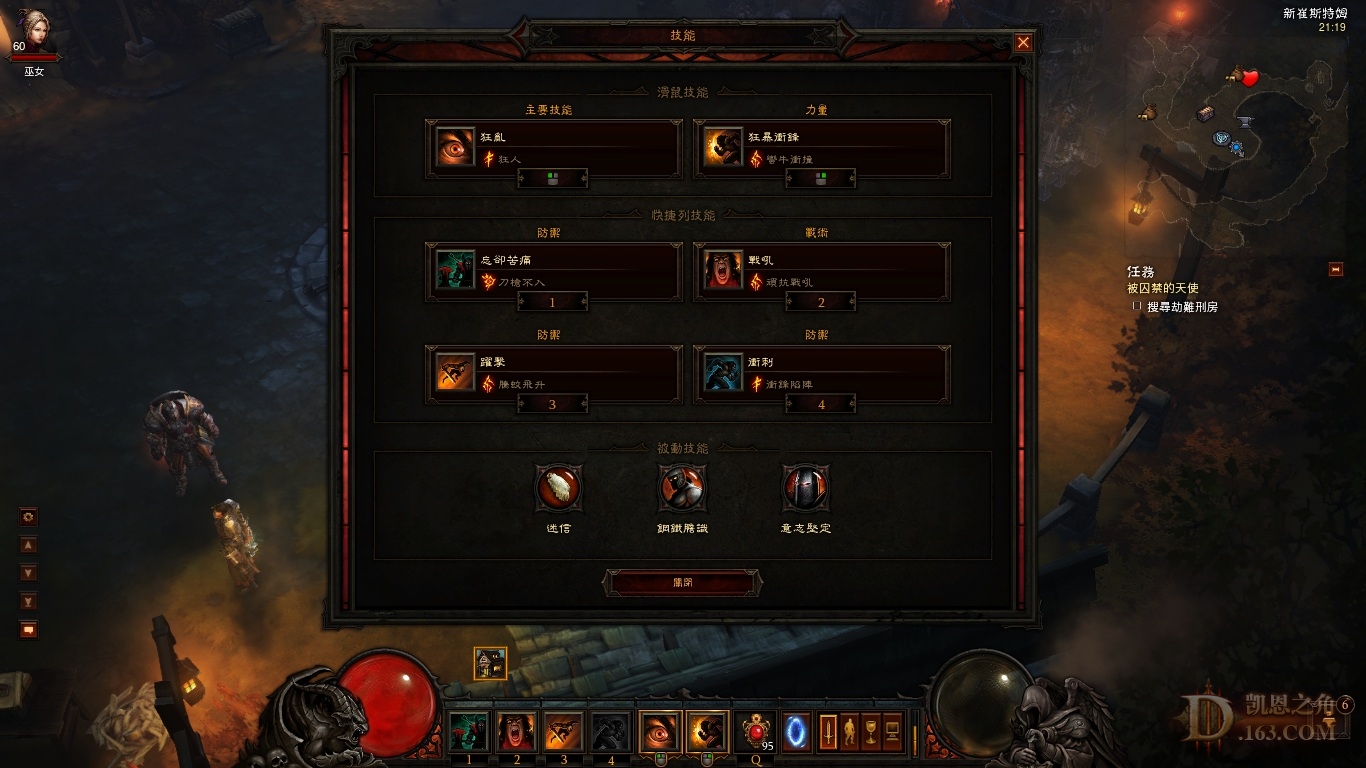Open the 忘卻苦痛 skill slot
The width and height of the screenshot is (1366, 768).
click(553, 269)
